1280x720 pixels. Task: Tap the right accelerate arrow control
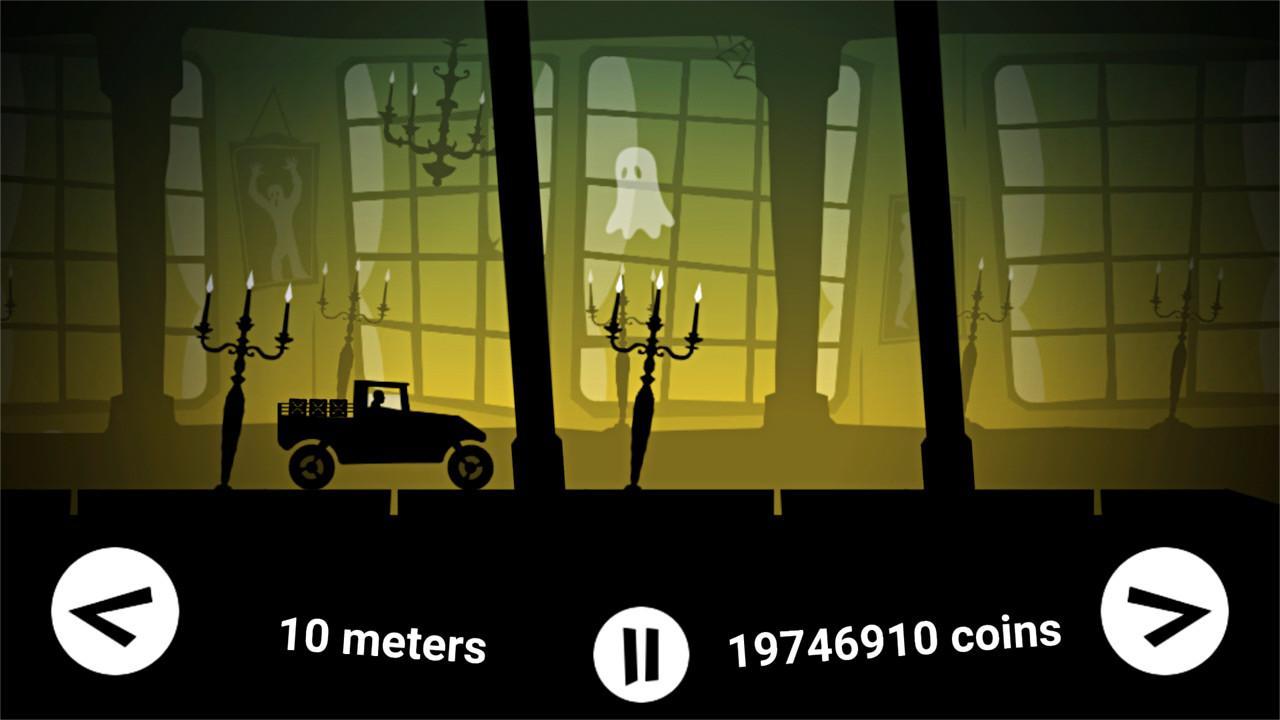click(x=1168, y=610)
